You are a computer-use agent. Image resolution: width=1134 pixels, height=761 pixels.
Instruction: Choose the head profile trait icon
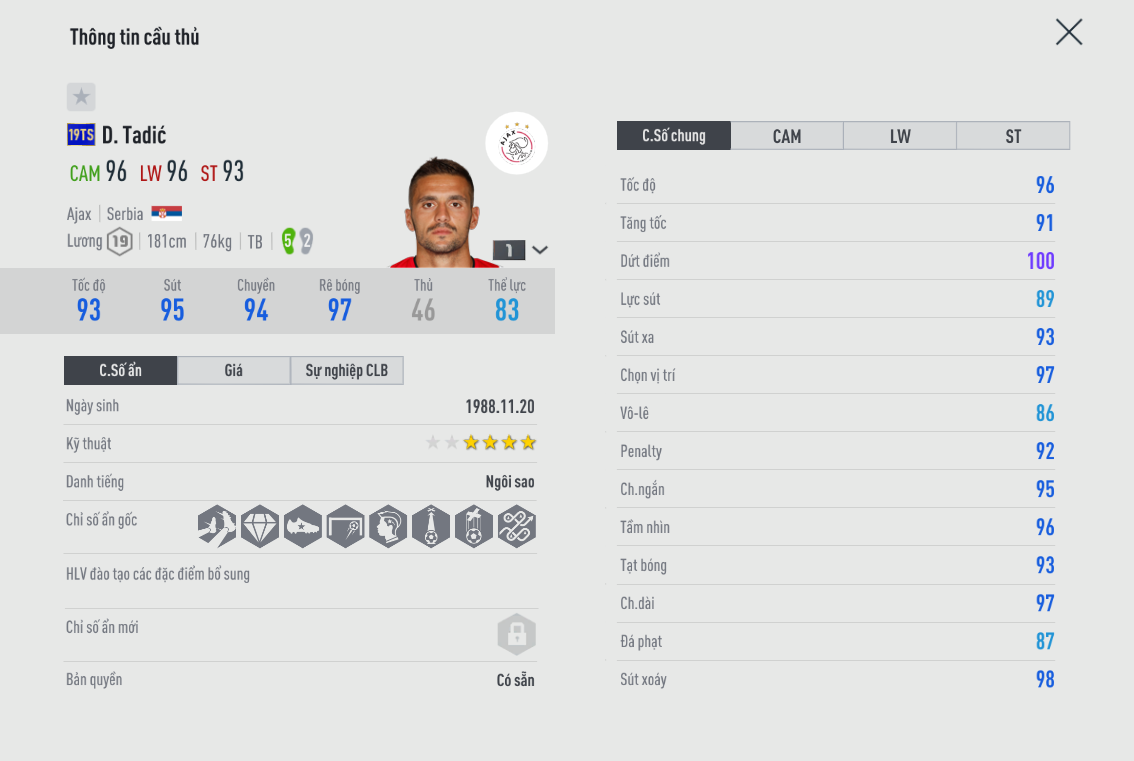(x=388, y=526)
